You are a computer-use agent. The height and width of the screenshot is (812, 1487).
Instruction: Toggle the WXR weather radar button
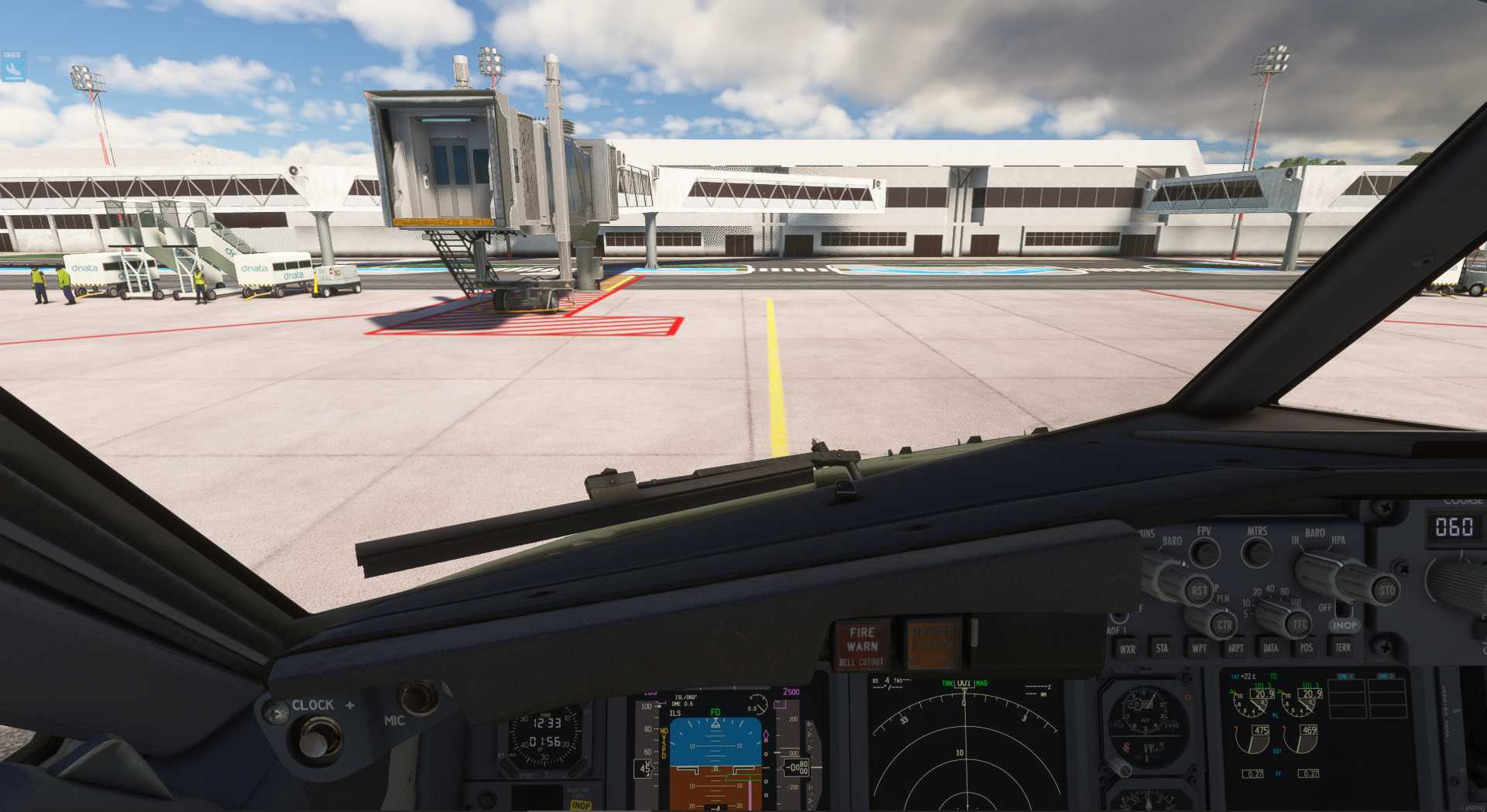pos(1128,649)
